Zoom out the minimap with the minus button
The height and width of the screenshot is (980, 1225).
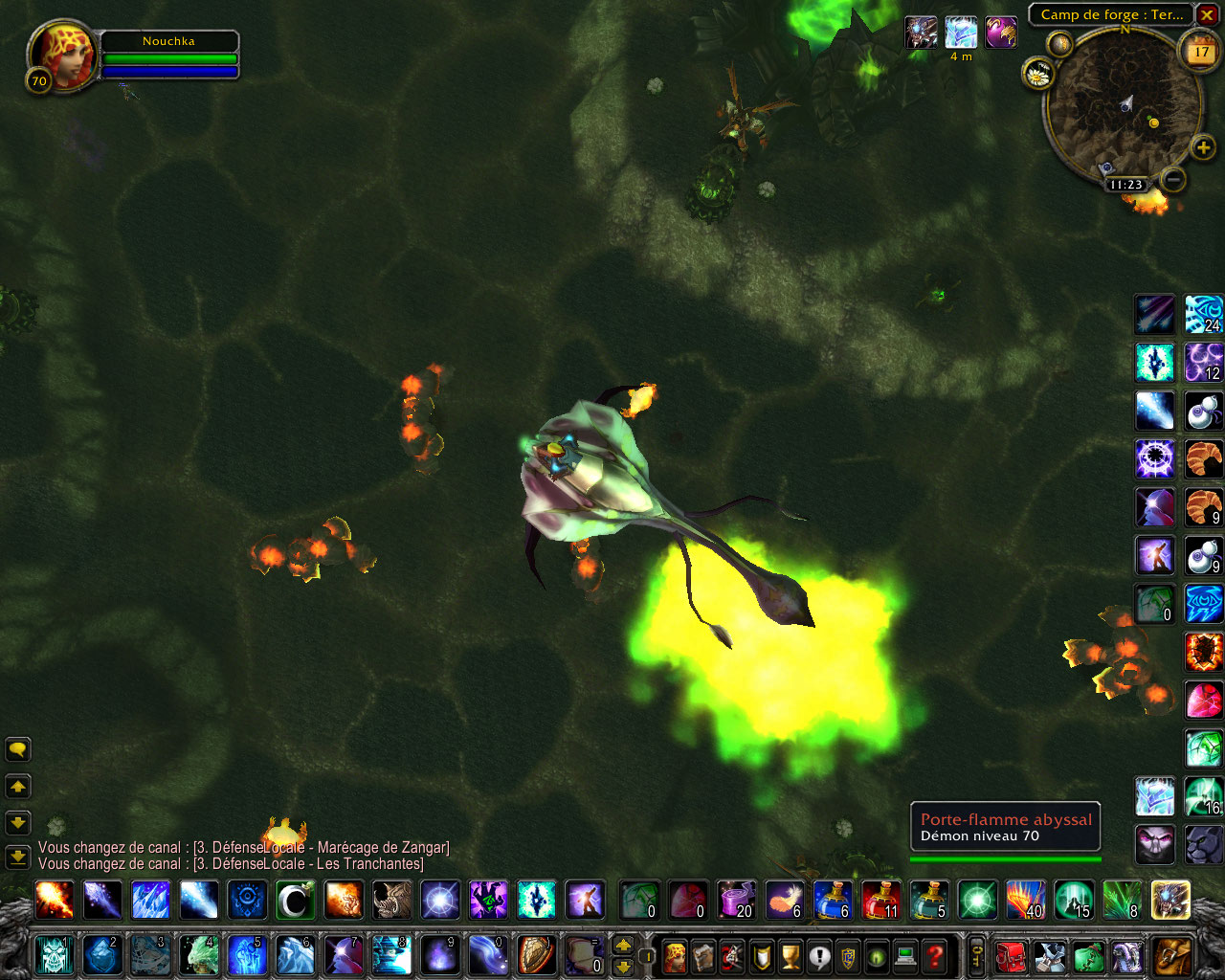tap(1173, 179)
